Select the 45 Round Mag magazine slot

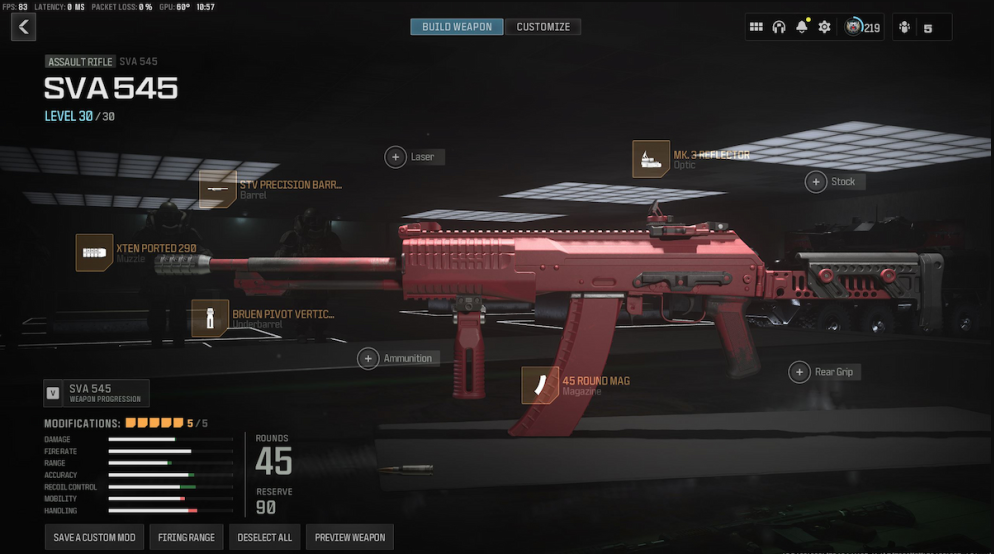coord(540,385)
